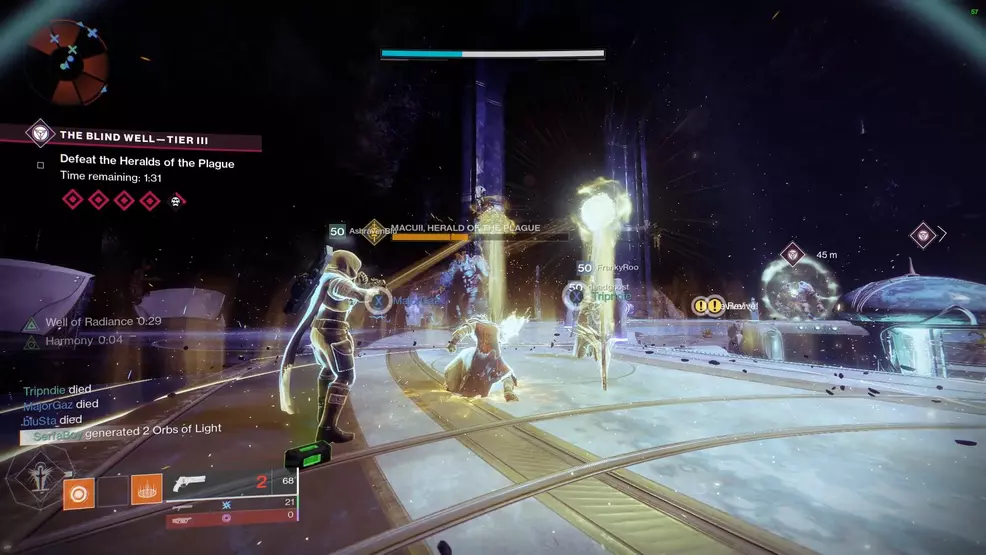Screen dimensions: 986x555
Task: Click the Macuii, Herald of the Plague nameplate
Action: pos(464,228)
